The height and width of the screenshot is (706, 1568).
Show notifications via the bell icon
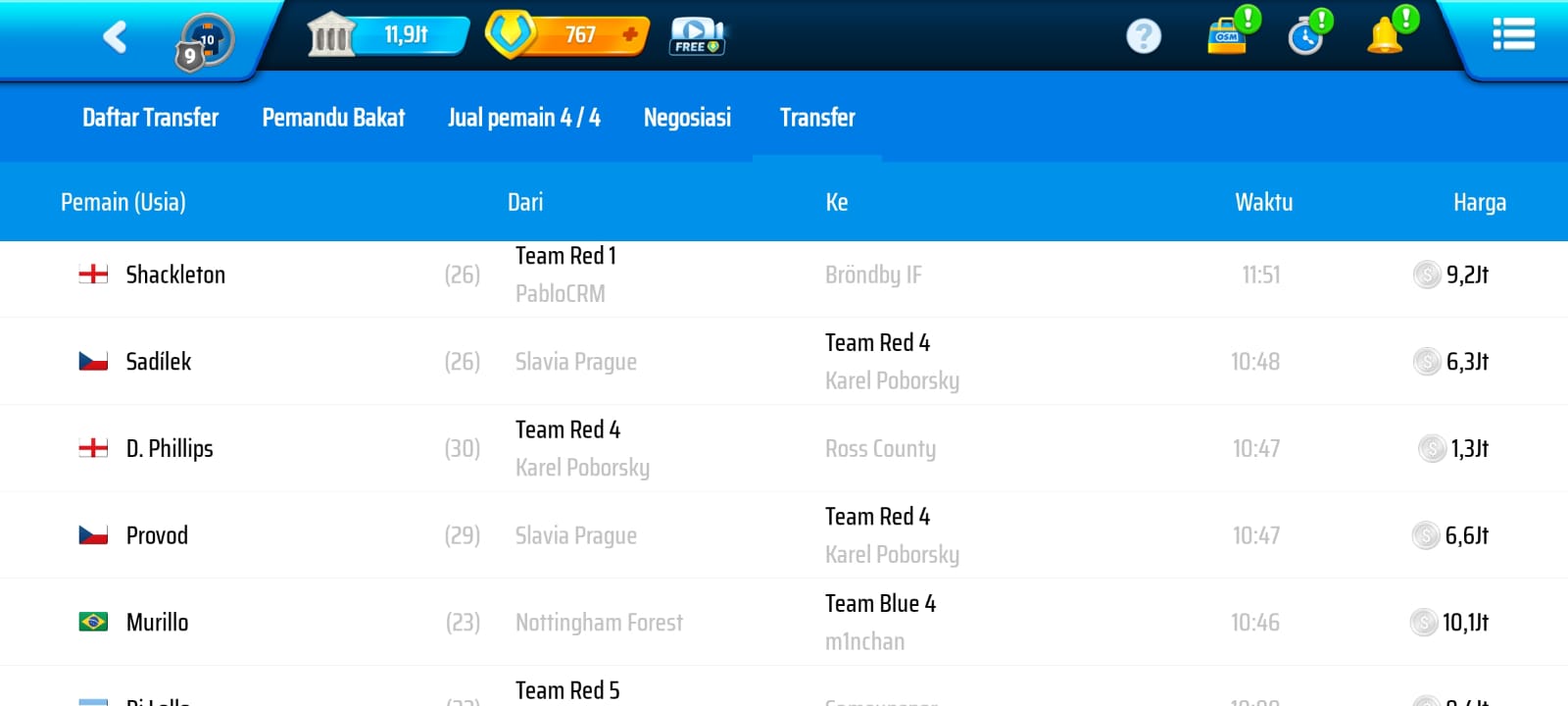coord(1386,35)
